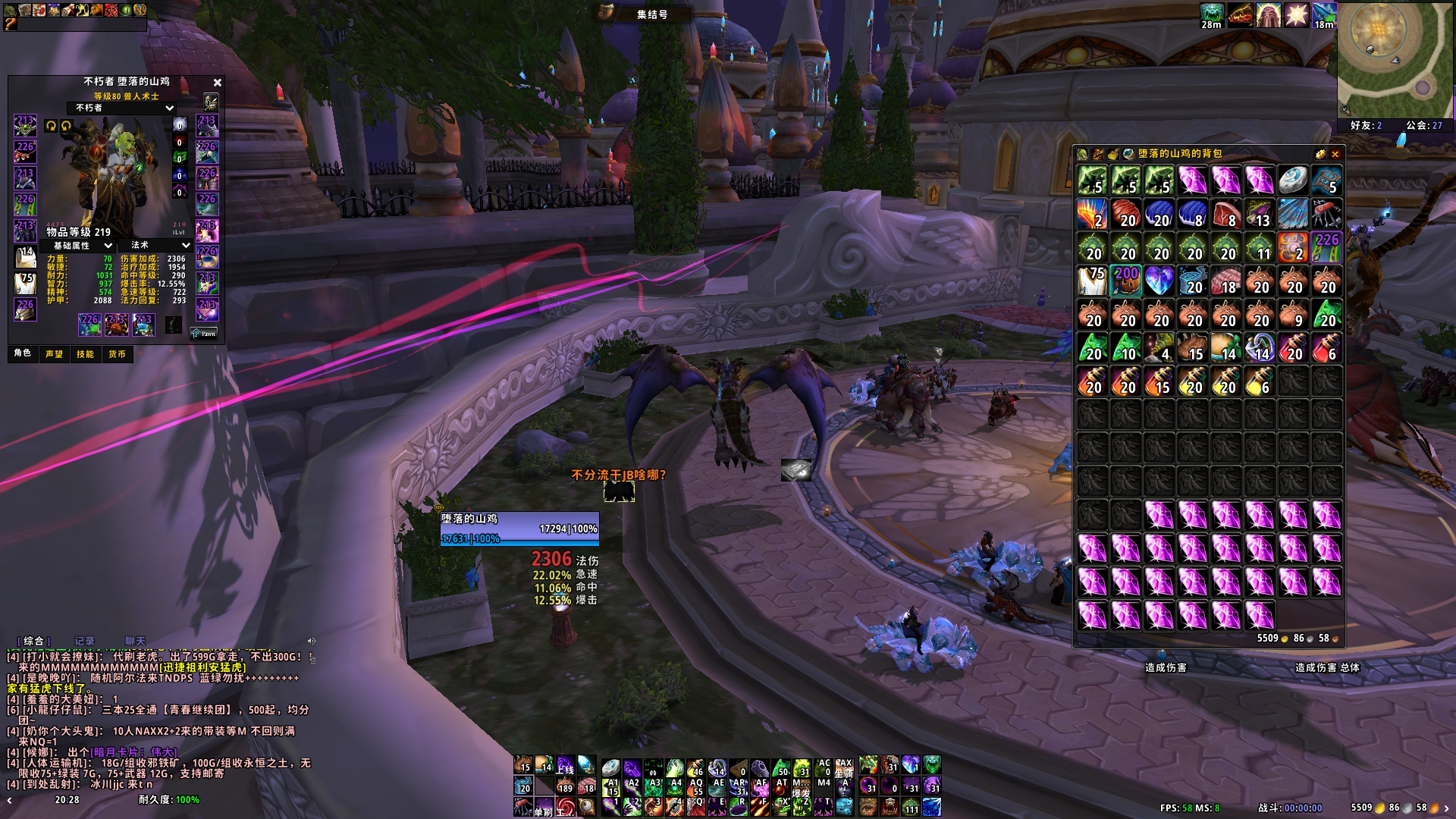Switch to the 聊天 chat tab

point(135,642)
